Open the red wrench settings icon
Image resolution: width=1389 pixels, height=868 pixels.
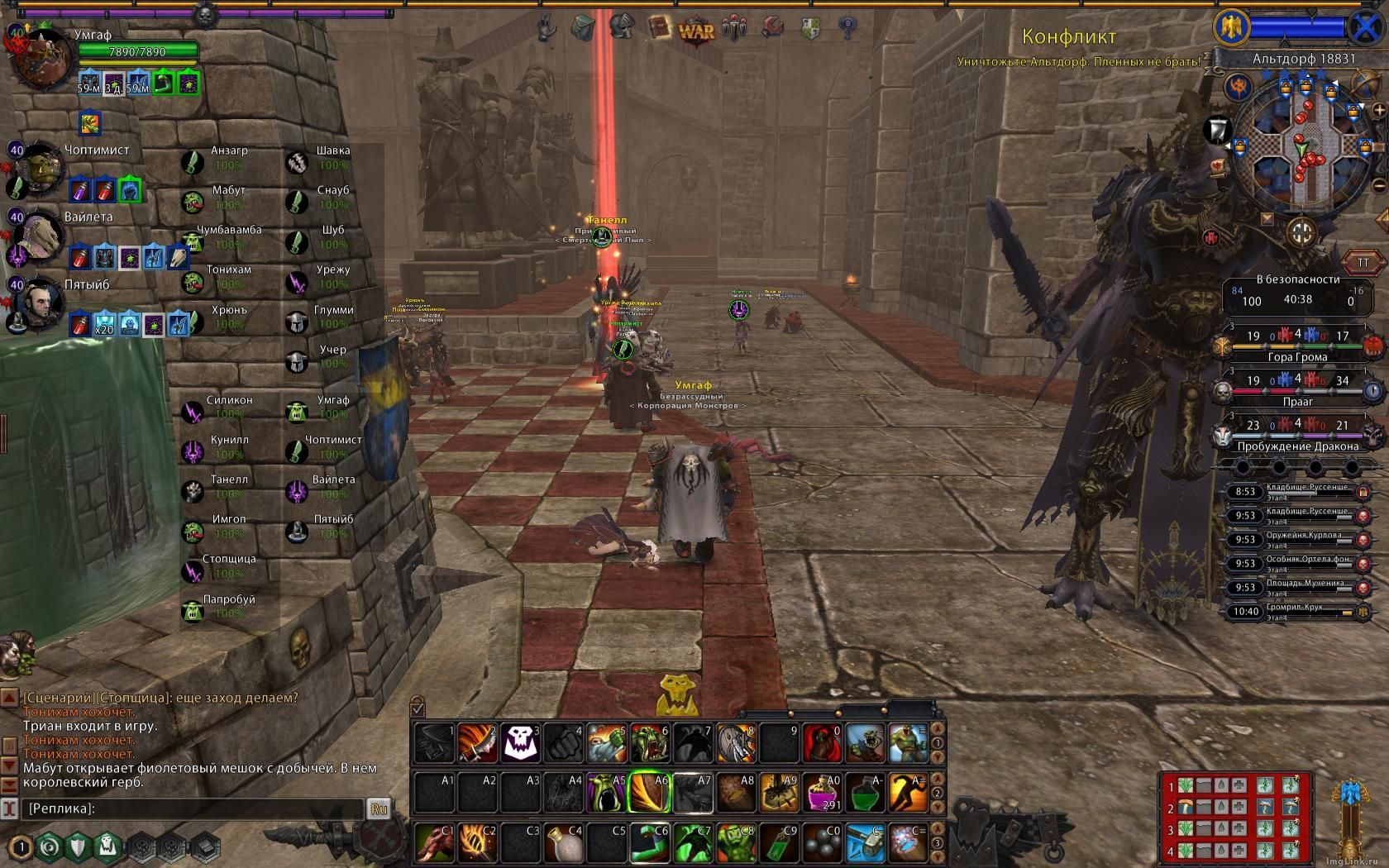(772, 28)
